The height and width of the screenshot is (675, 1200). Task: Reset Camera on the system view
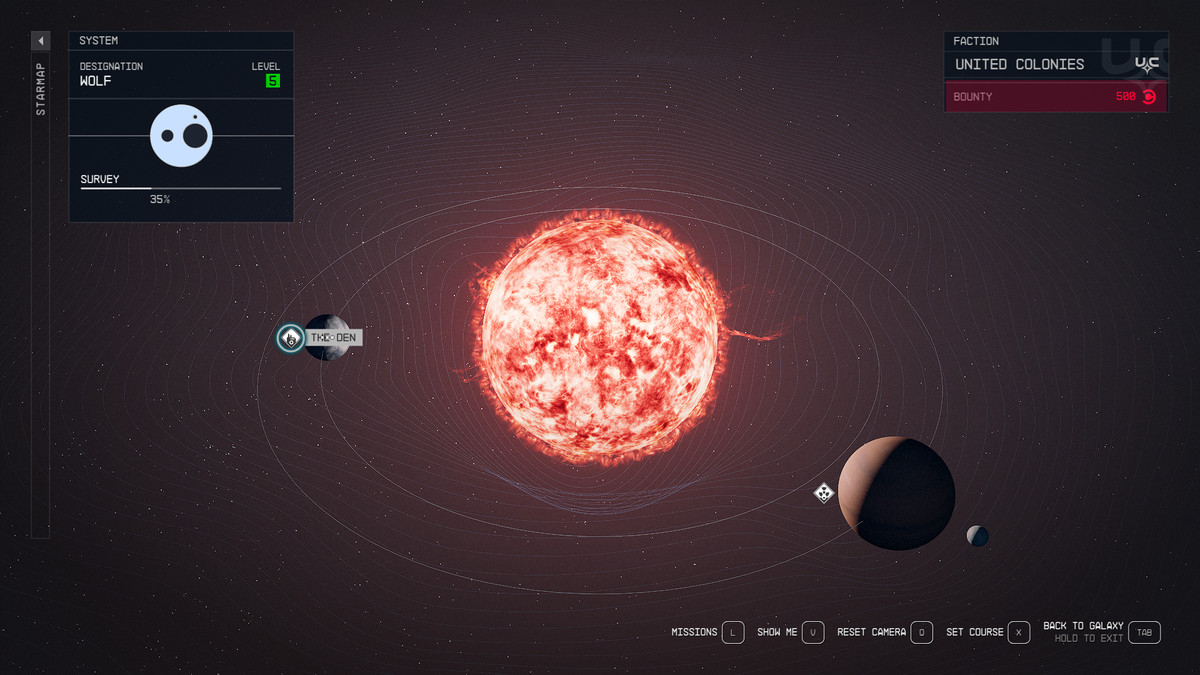(922, 632)
